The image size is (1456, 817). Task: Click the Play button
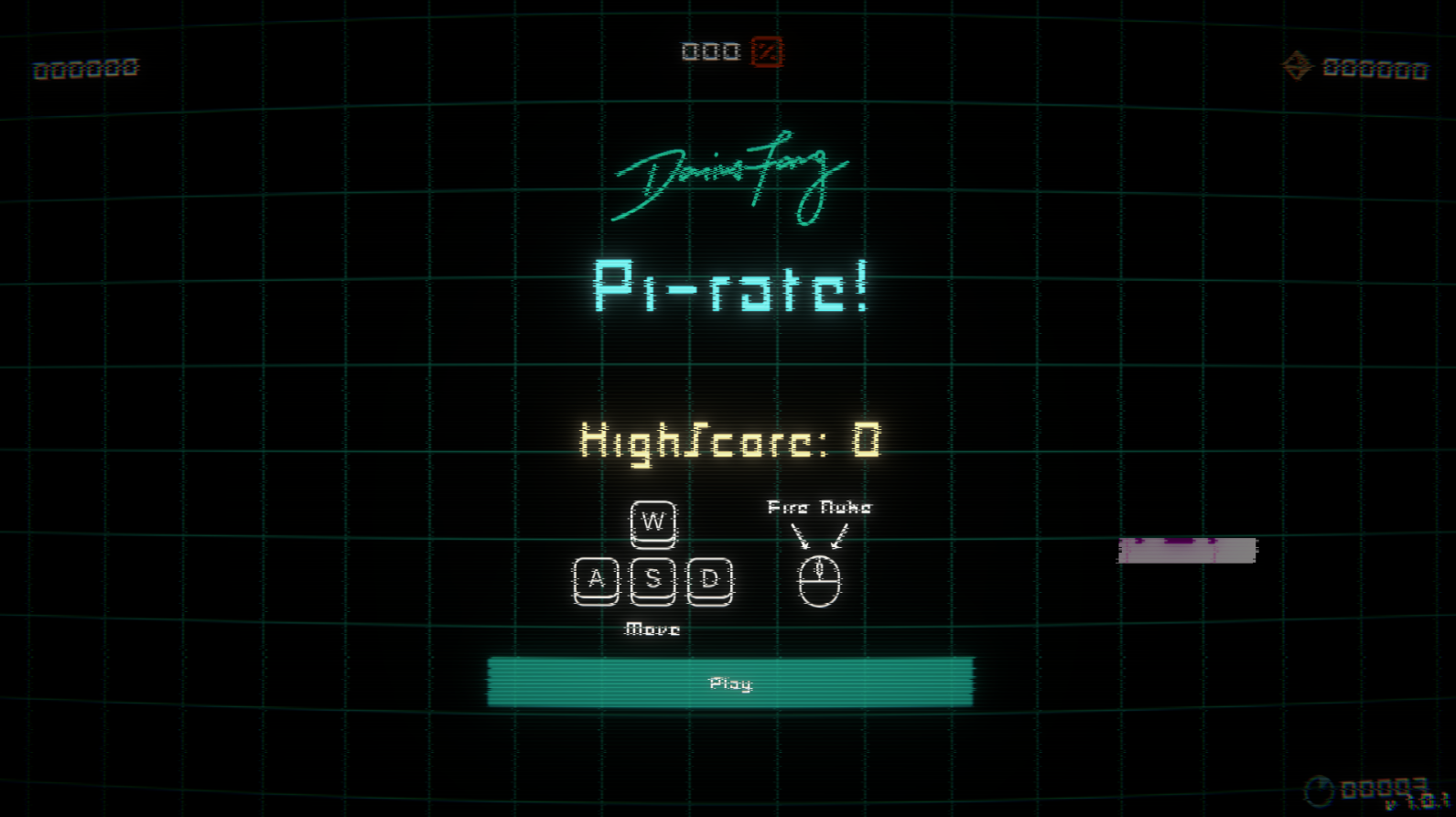click(x=729, y=683)
